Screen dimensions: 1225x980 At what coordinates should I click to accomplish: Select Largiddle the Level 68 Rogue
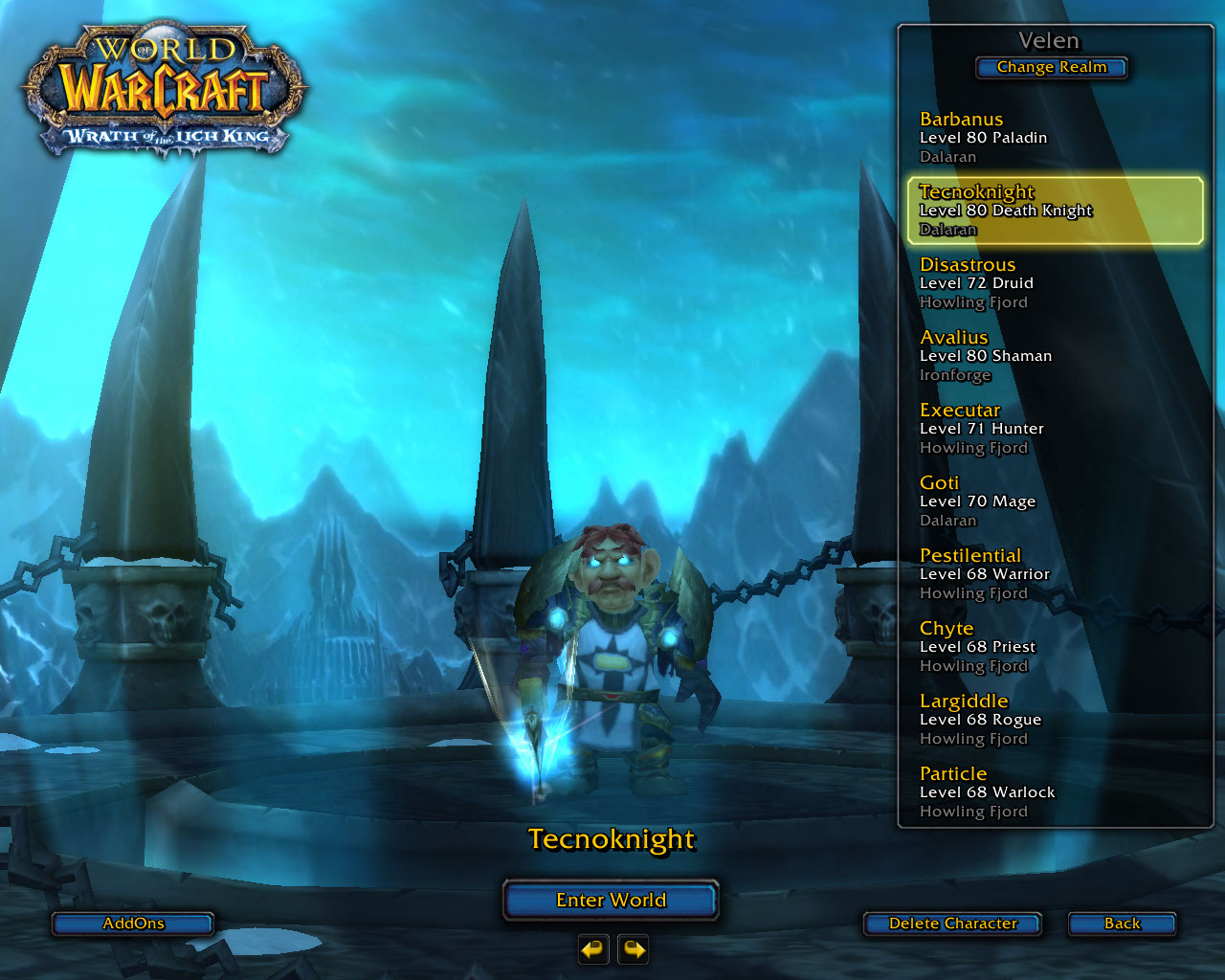1053,719
